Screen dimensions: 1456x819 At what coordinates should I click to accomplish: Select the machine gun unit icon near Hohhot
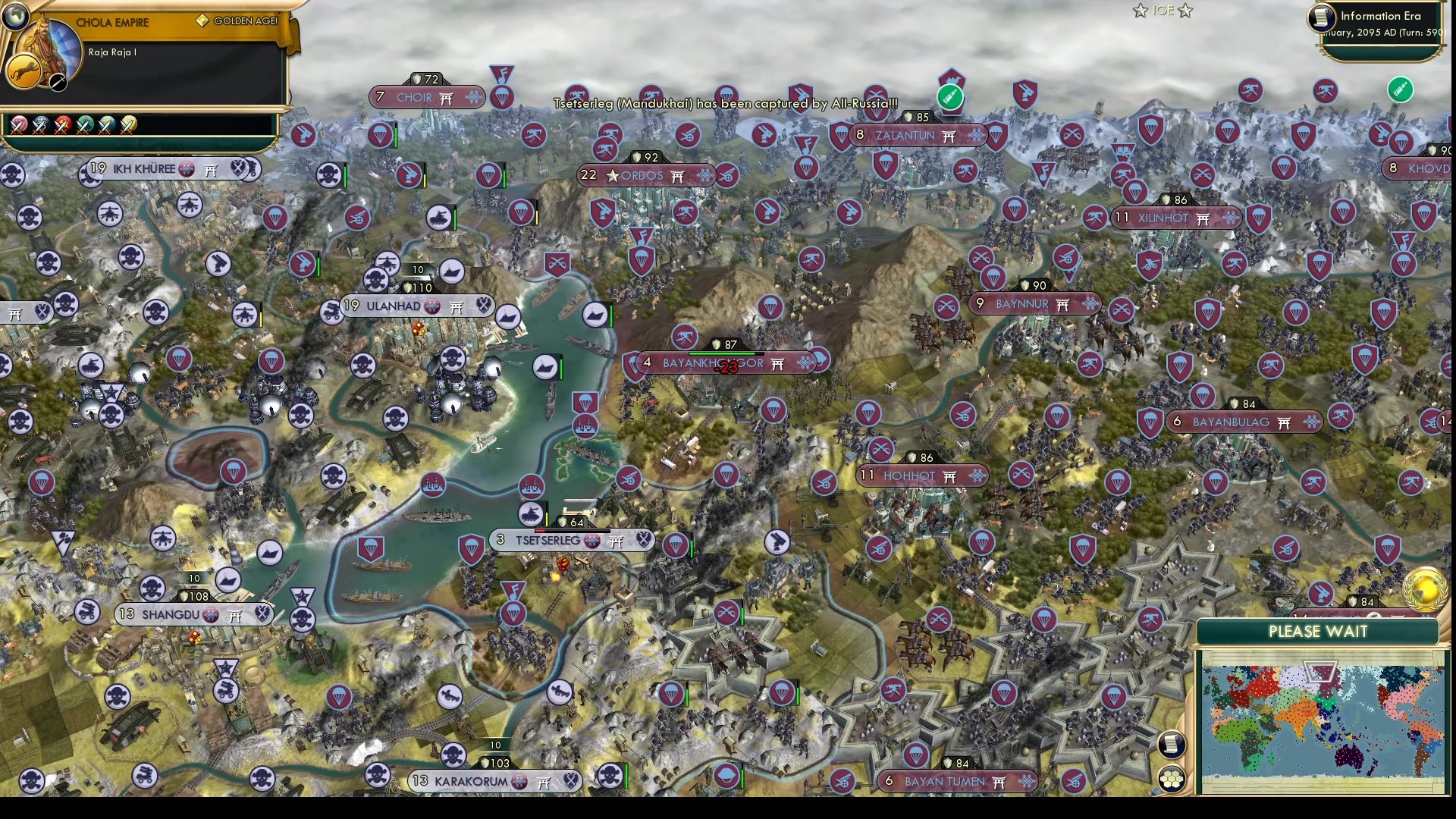click(1091, 362)
